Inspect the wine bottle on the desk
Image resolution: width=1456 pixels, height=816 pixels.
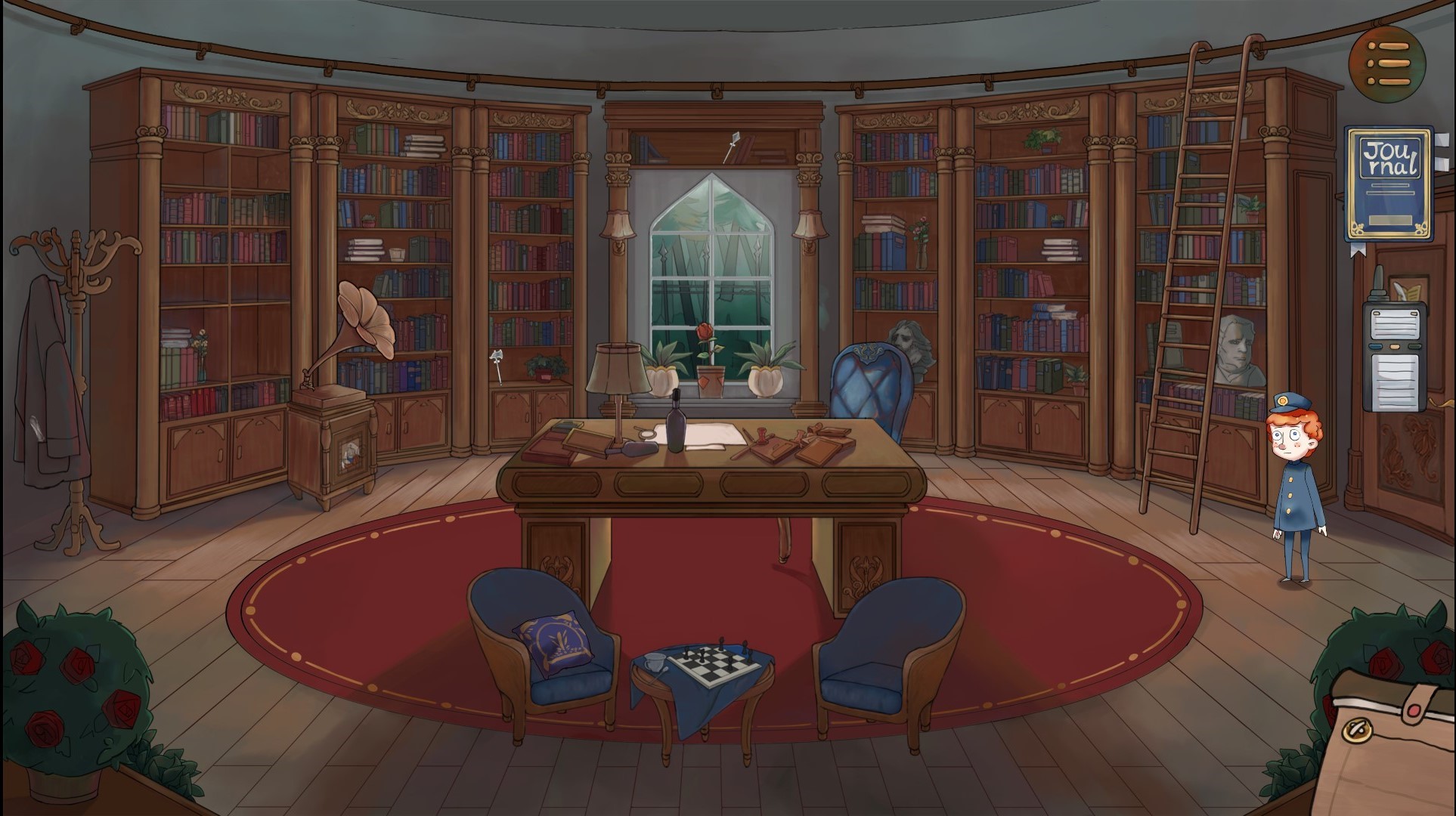point(675,425)
